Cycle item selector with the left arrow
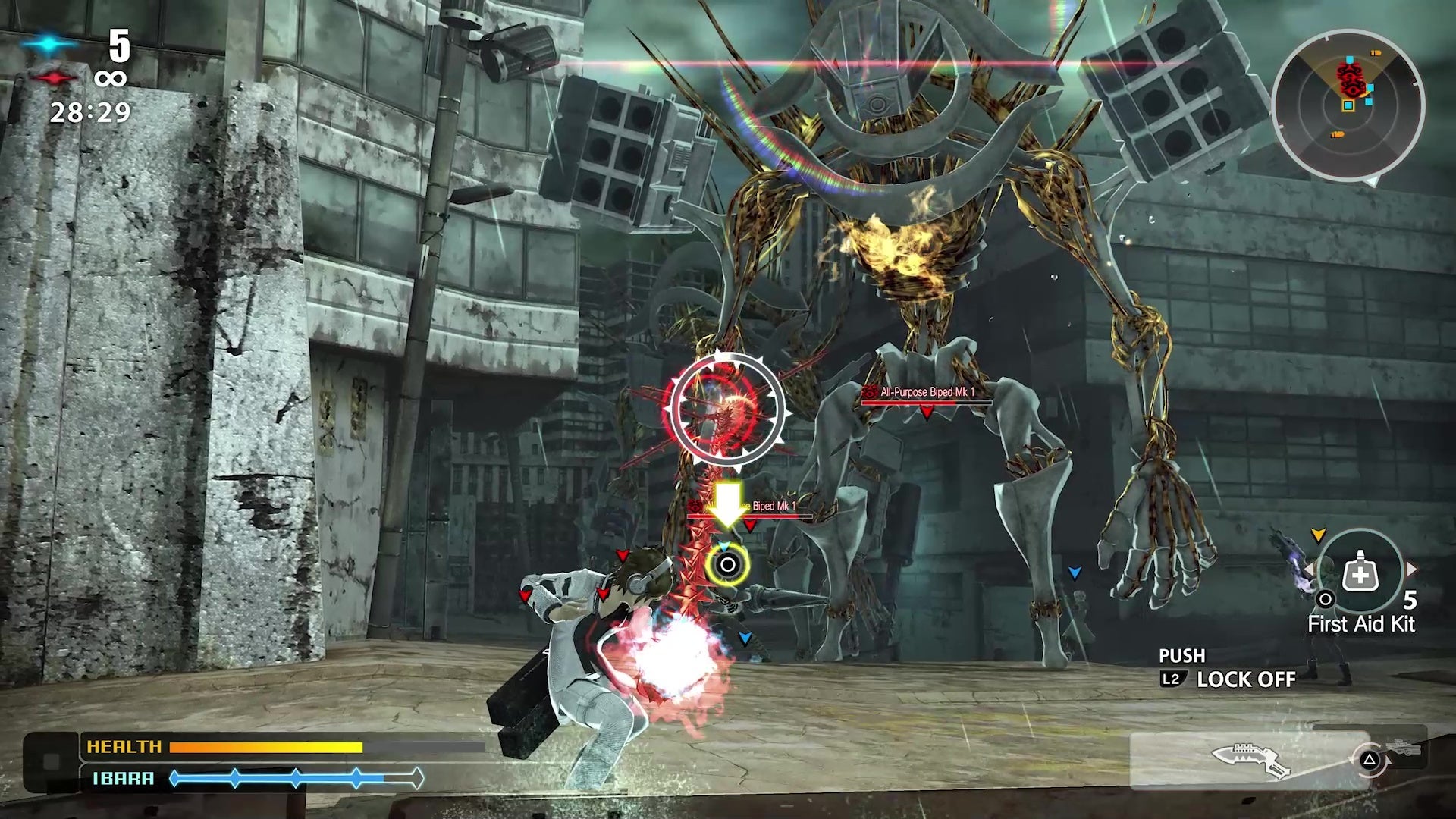Screen dimensions: 1456x819 click(x=1310, y=569)
